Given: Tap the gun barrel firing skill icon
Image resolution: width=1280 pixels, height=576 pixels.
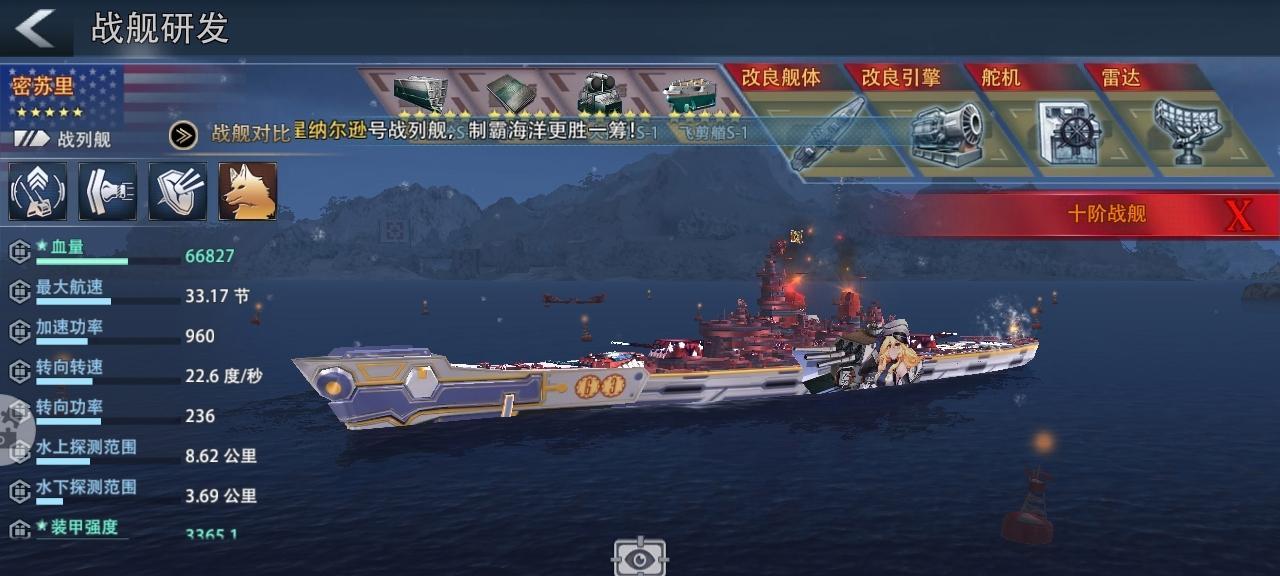Looking at the screenshot, I should (x=108, y=191).
